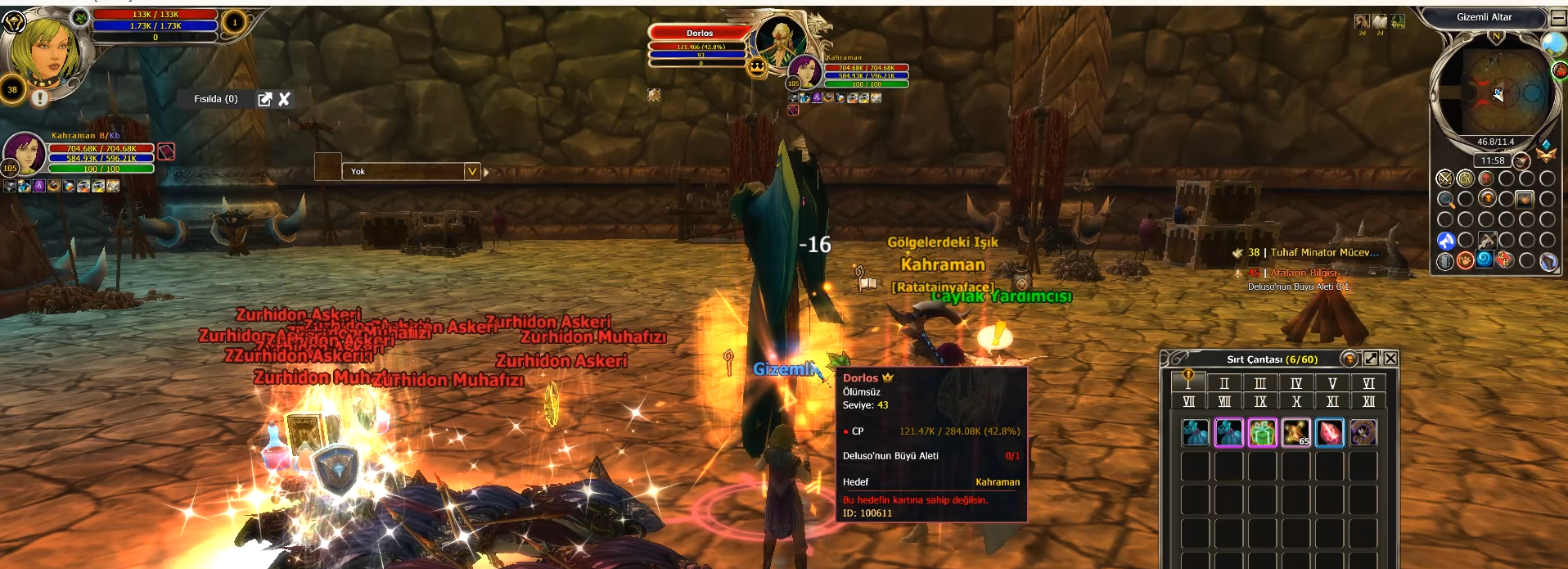
Task: Open the world map globe icon
Action: click(x=1553, y=43)
